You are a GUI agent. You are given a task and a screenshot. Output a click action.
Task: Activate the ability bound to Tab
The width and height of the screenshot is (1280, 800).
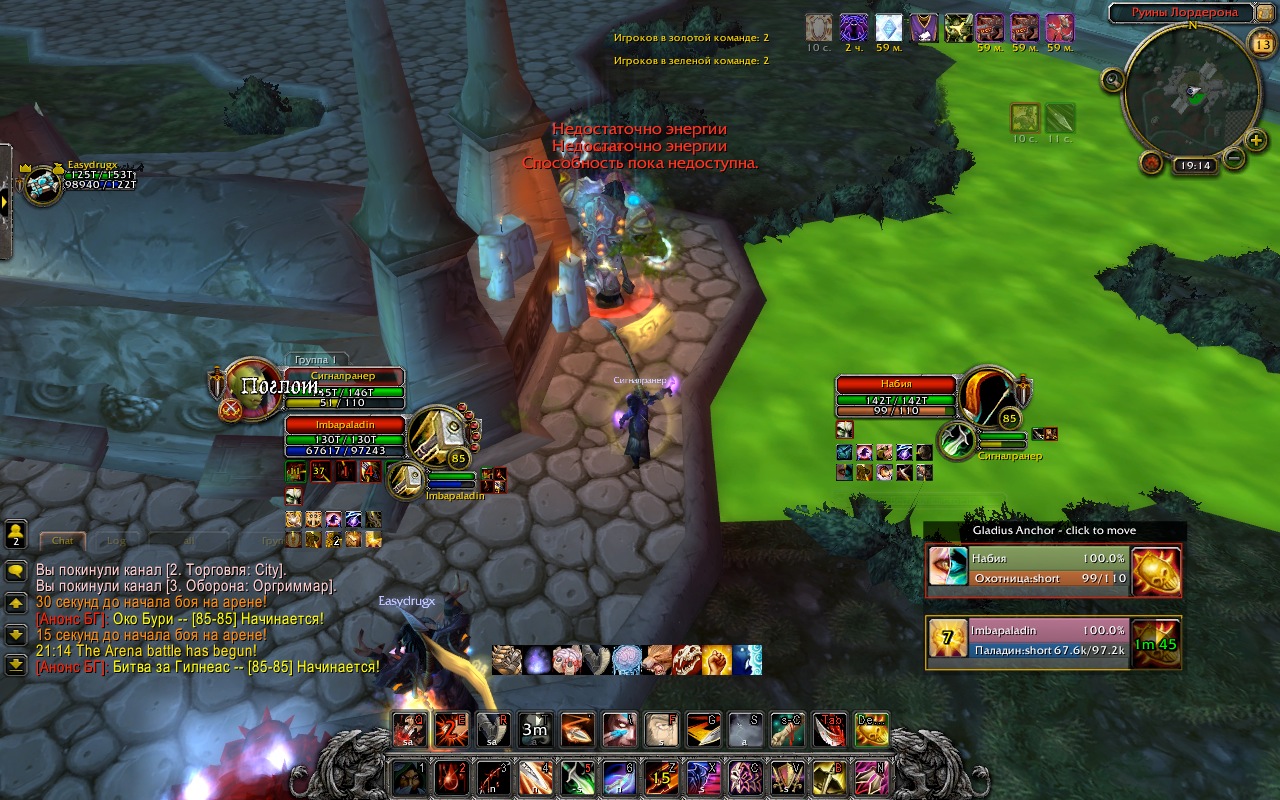[829, 730]
